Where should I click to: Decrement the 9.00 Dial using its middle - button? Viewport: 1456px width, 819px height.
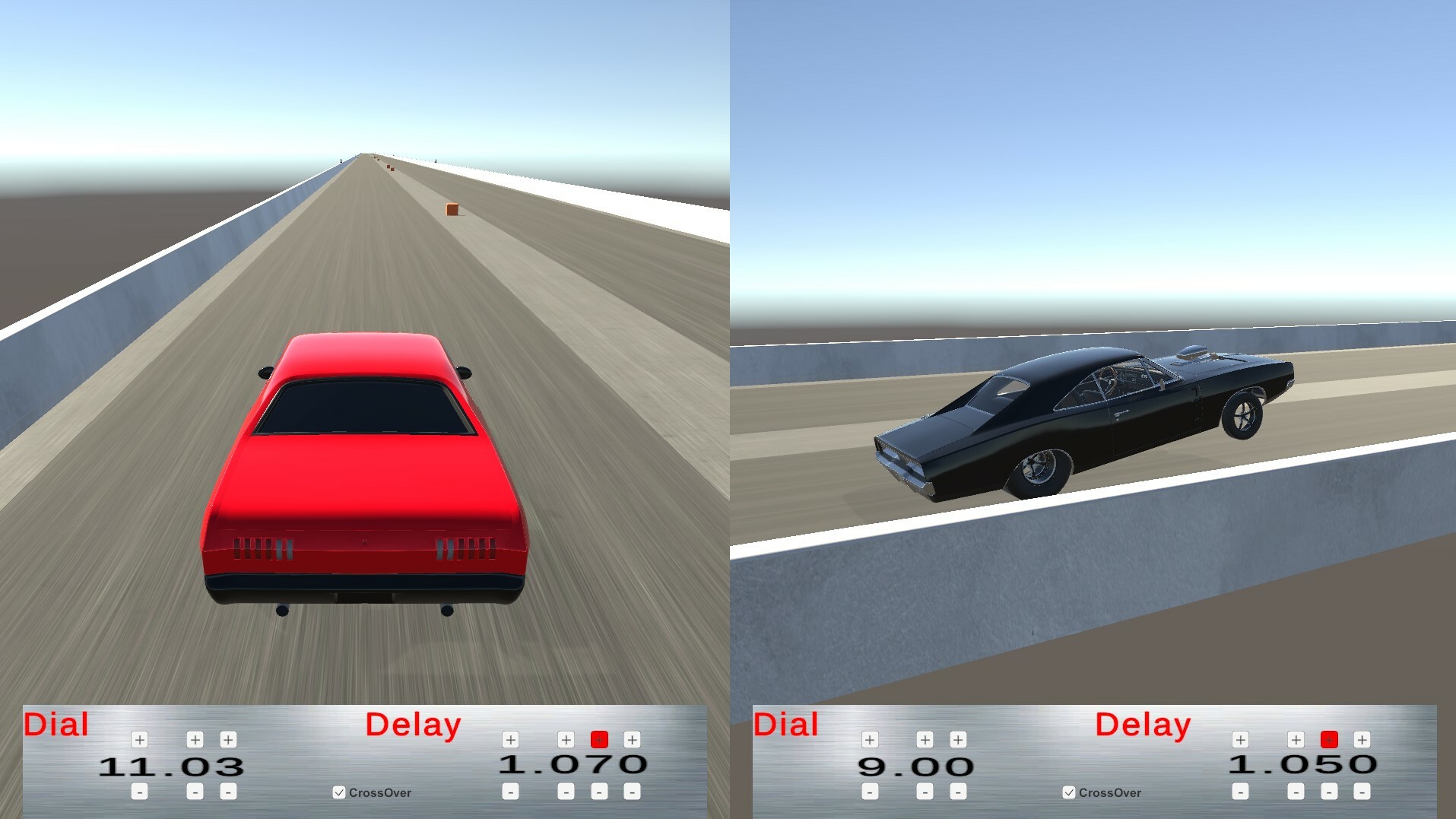point(925,791)
